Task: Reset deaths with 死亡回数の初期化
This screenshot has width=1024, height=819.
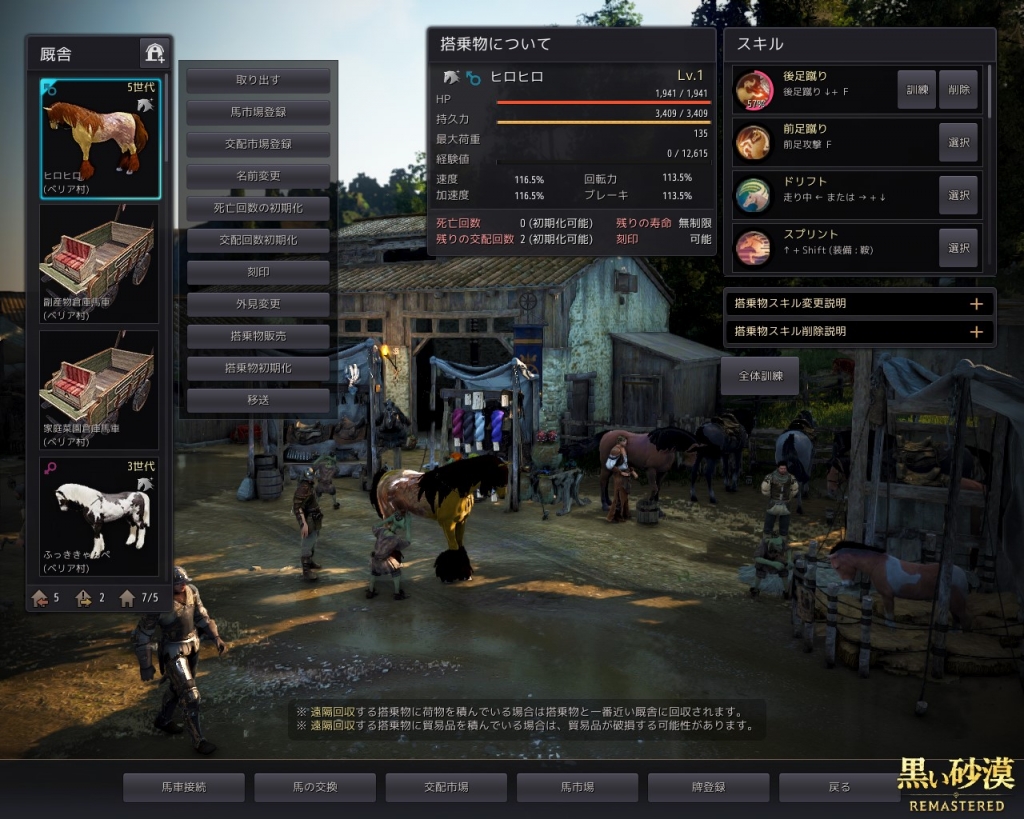Action: pyautogui.click(x=258, y=208)
